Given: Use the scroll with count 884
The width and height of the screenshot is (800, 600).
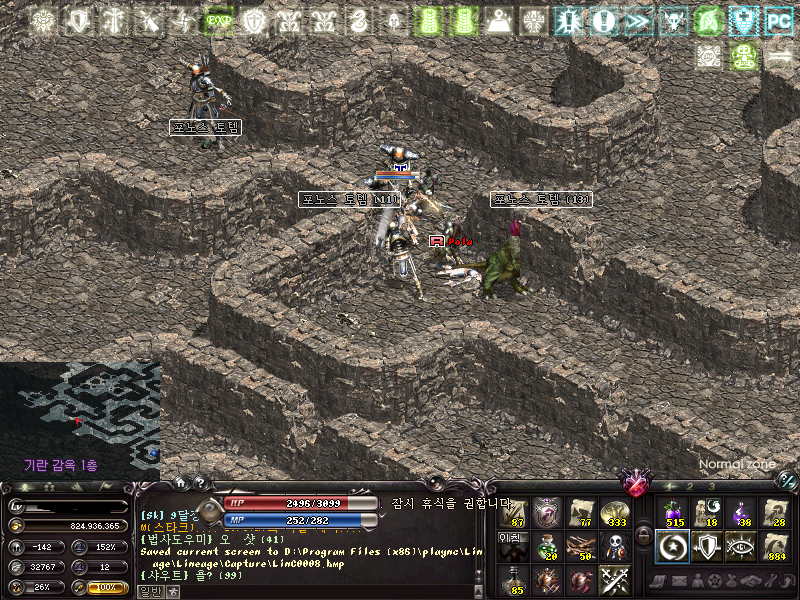Looking at the screenshot, I should (775, 545).
